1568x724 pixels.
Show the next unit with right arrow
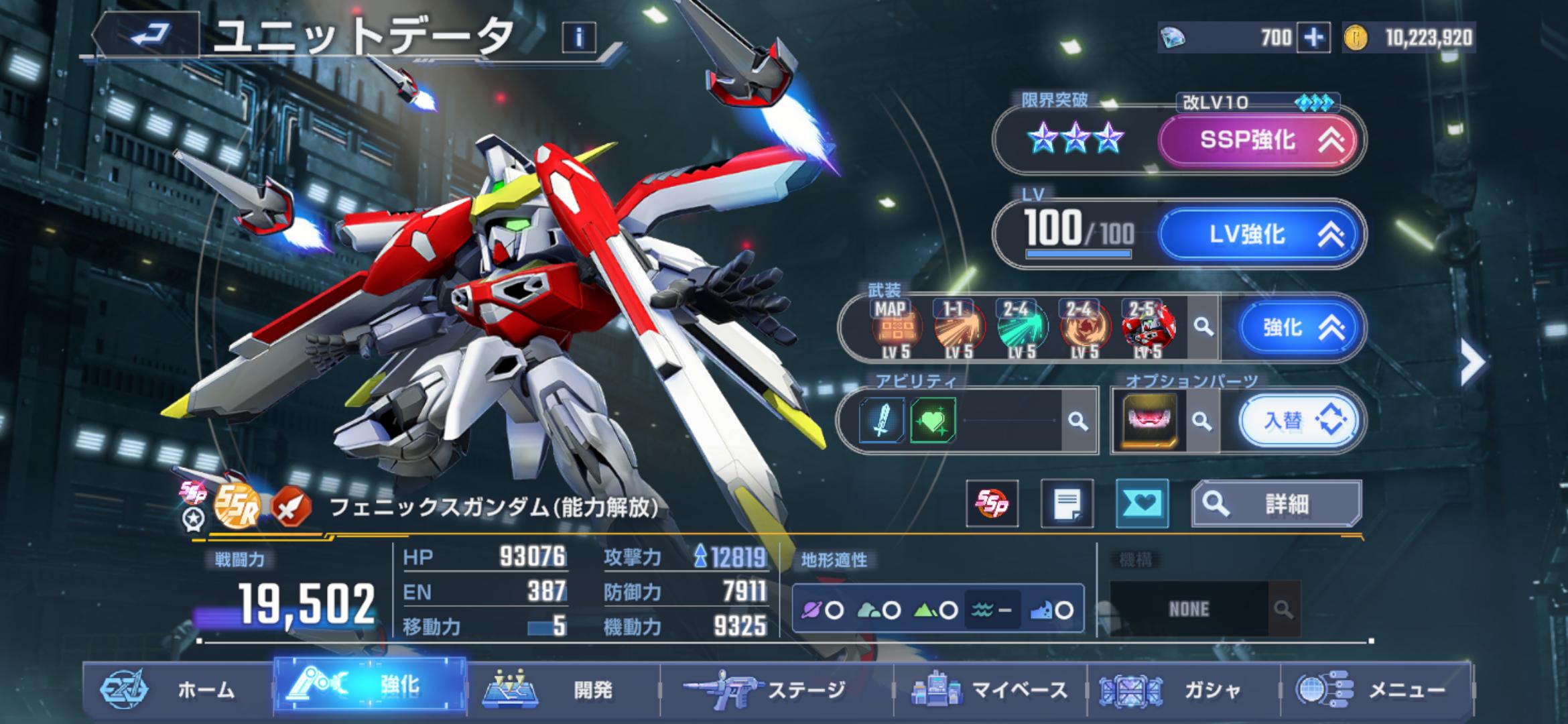1472,363
